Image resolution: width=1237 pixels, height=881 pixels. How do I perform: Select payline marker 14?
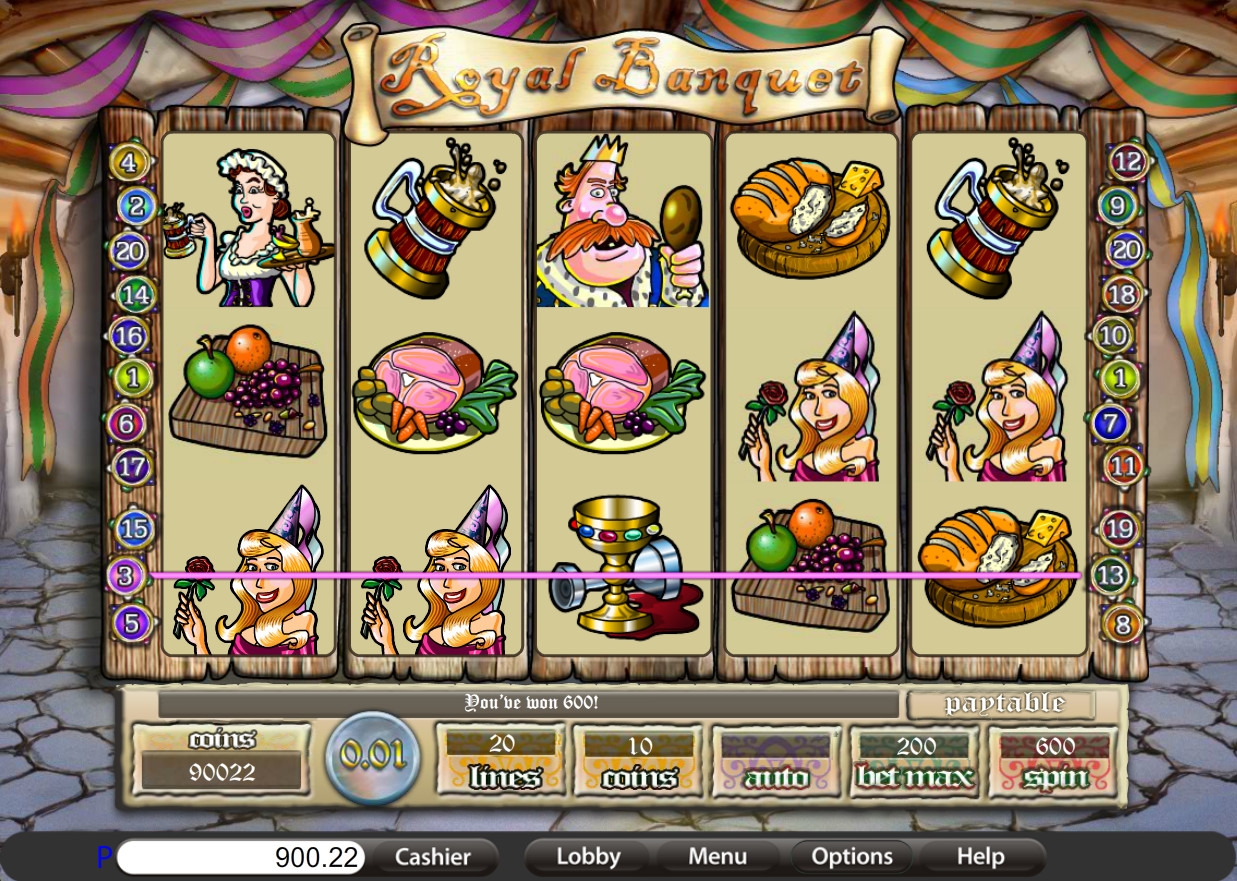point(135,295)
